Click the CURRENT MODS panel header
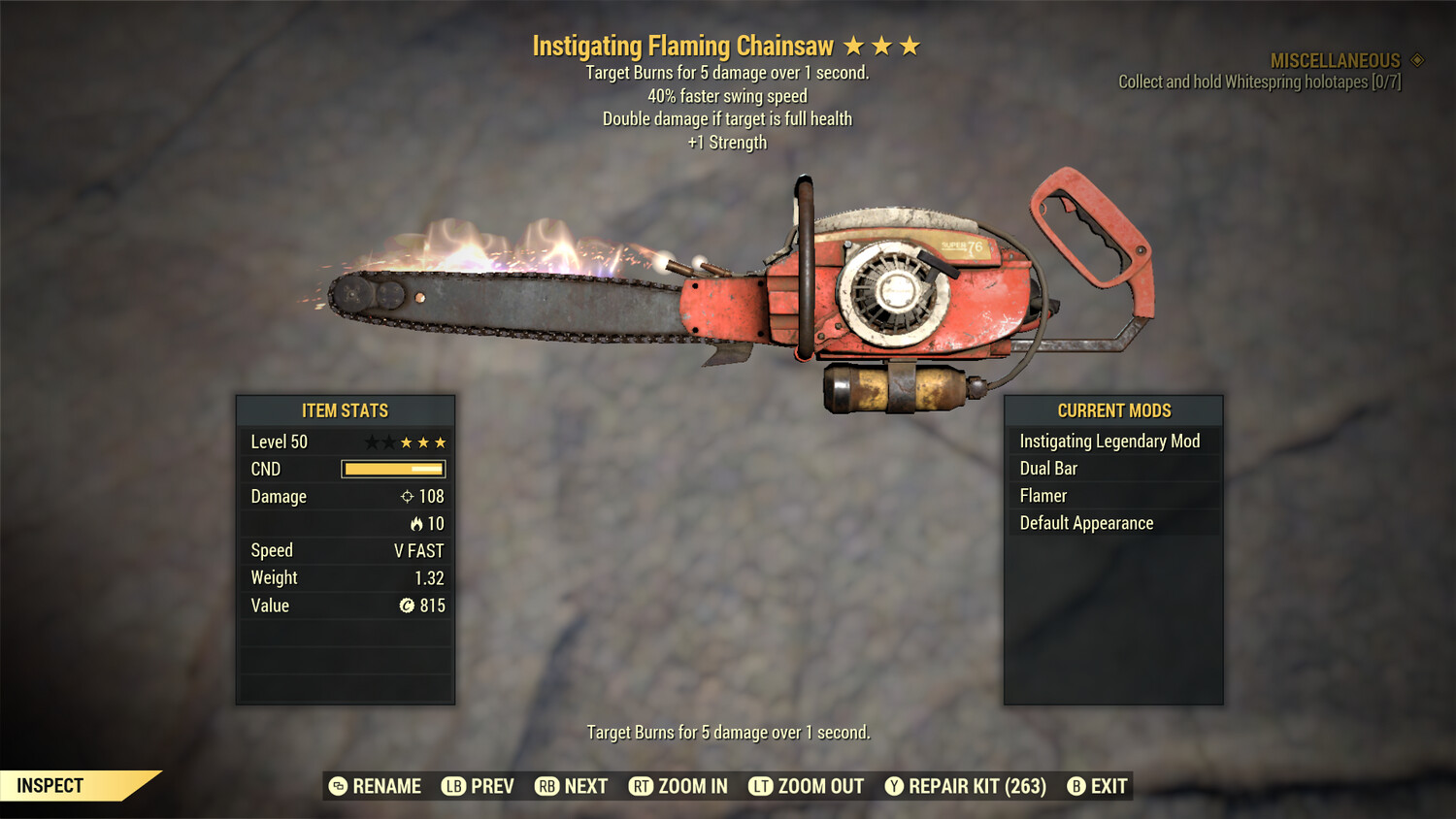Image resolution: width=1456 pixels, height=819 pixels. coord(1113,410)
